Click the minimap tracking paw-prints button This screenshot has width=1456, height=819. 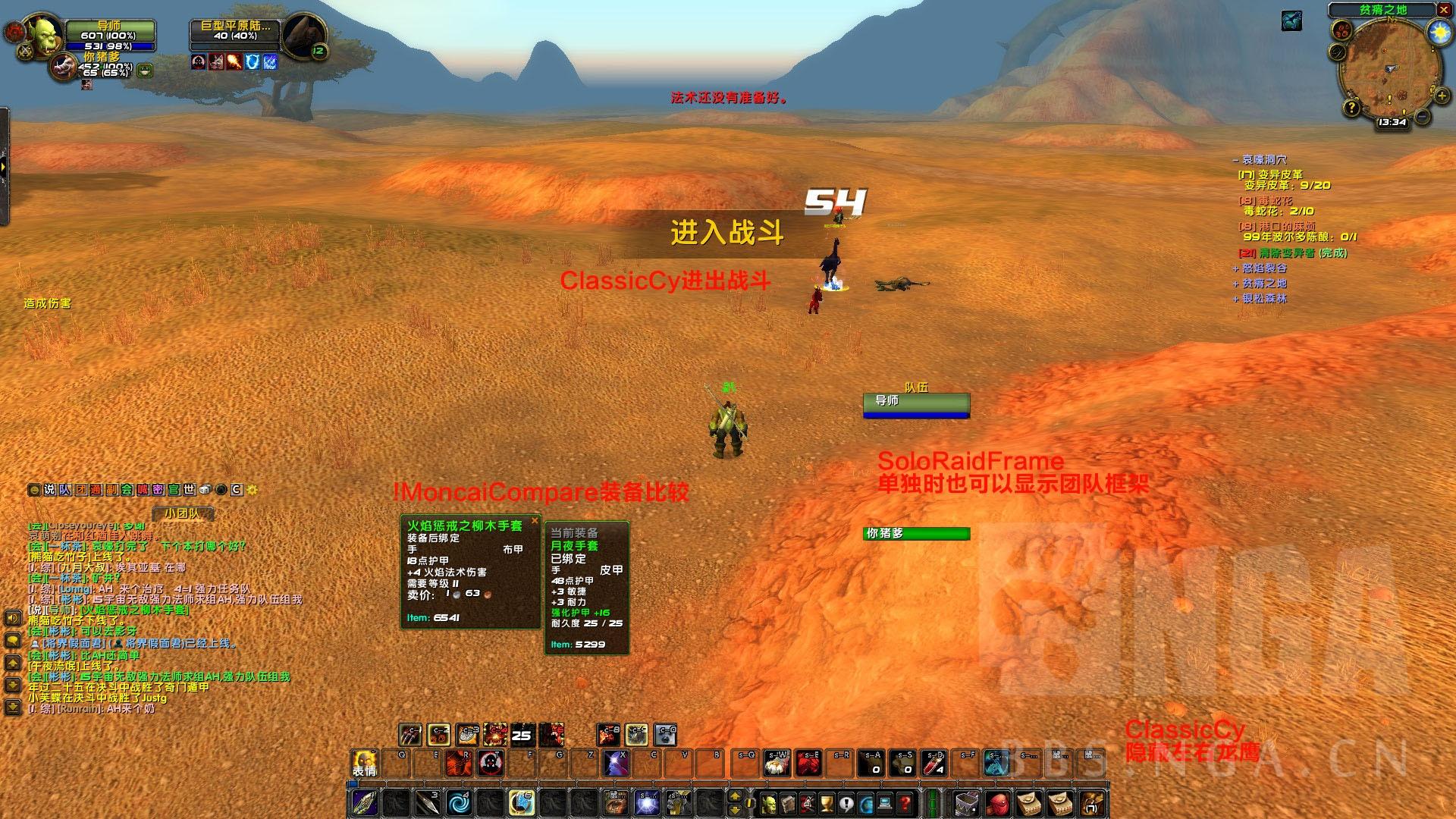(x=1343, y=31)
